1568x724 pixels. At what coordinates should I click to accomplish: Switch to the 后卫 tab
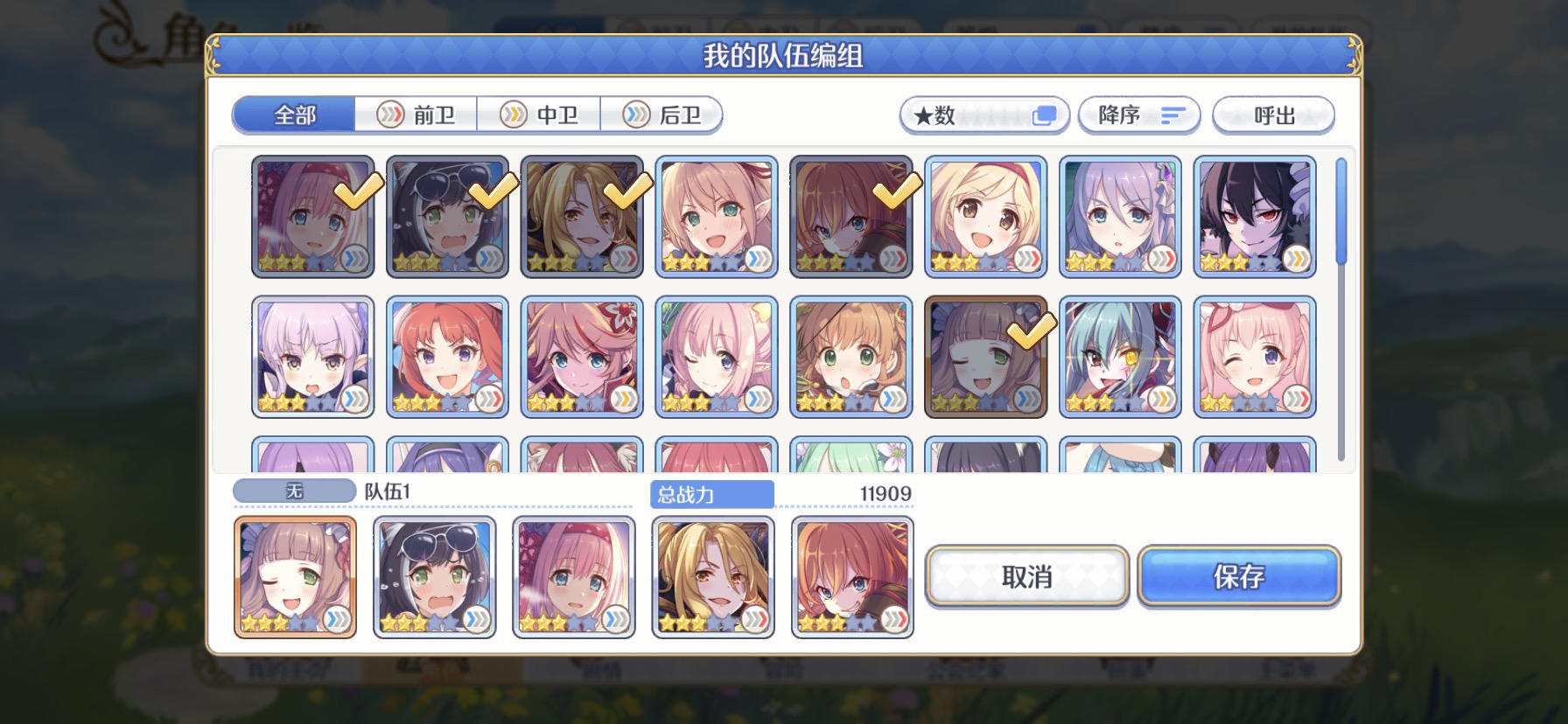(x=662, y=115)
